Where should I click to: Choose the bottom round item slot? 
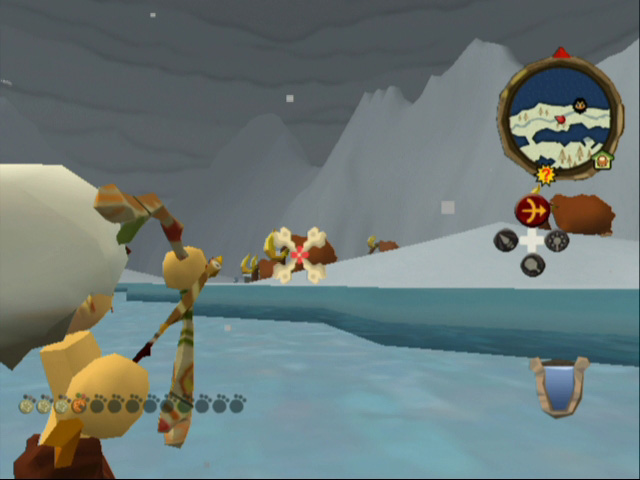click(x=532, y=265)
